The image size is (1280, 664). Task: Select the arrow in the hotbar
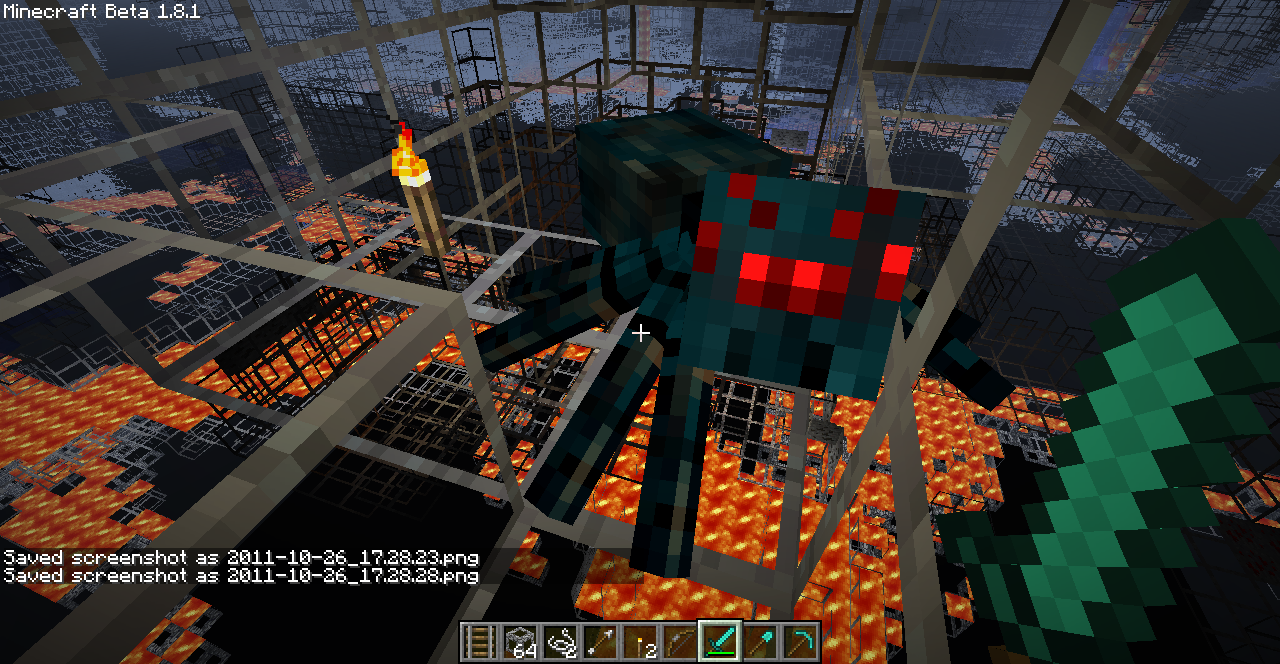point(600,641)
